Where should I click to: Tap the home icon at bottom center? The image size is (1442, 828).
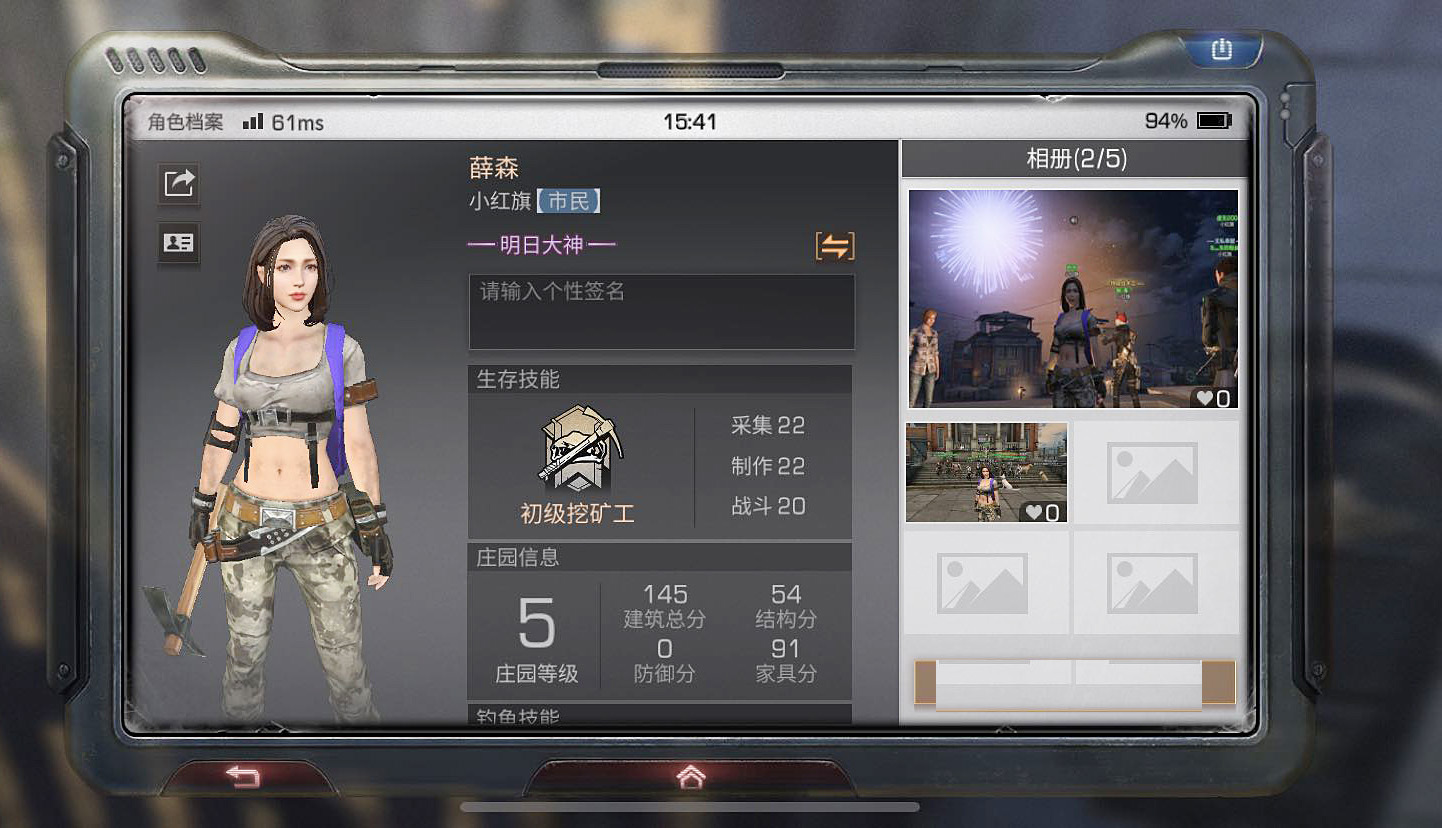(x=690, y=776)
